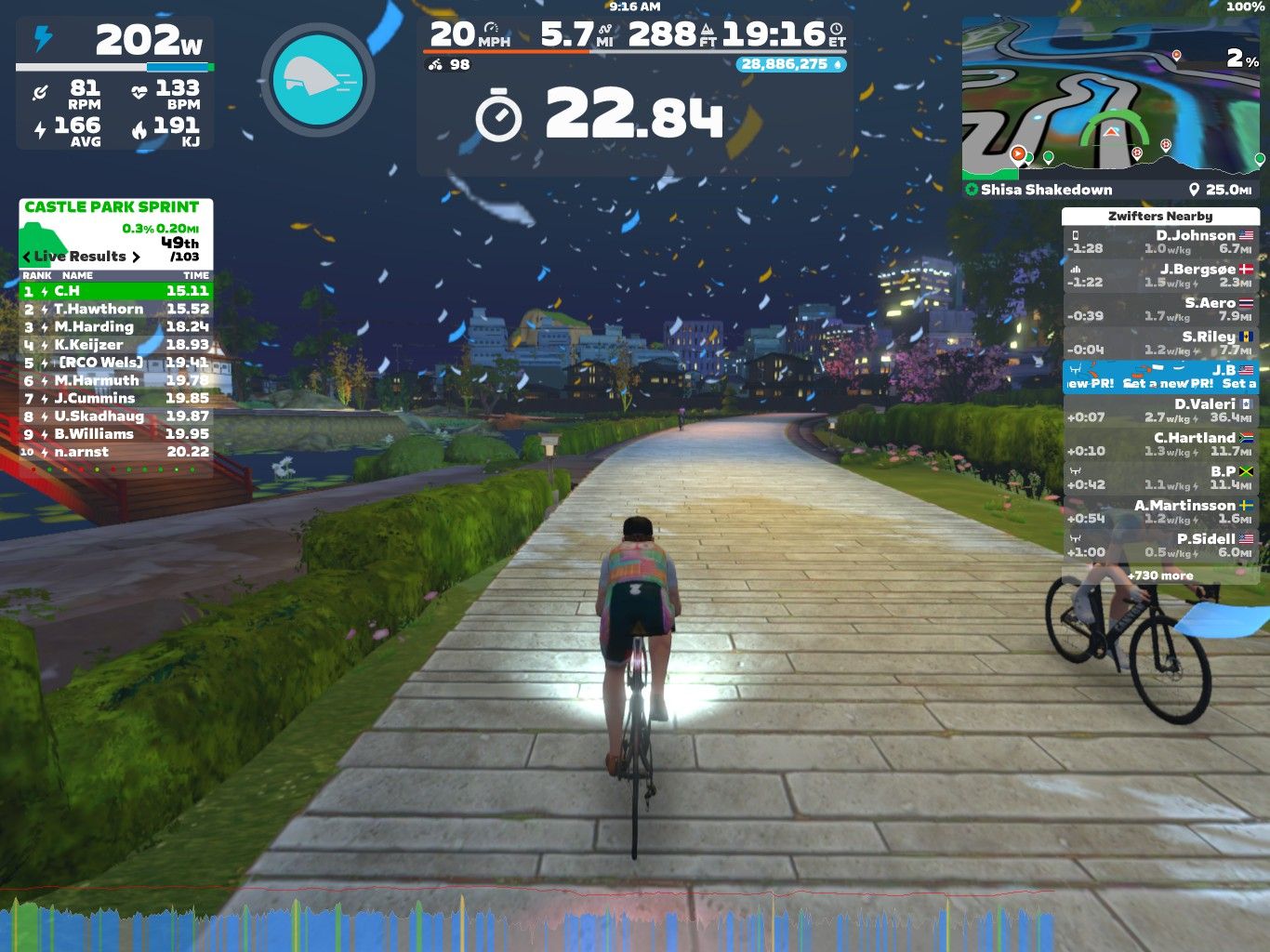
Task: Open the Shisa Shakedown minimap
Action: click(1113, 107)
